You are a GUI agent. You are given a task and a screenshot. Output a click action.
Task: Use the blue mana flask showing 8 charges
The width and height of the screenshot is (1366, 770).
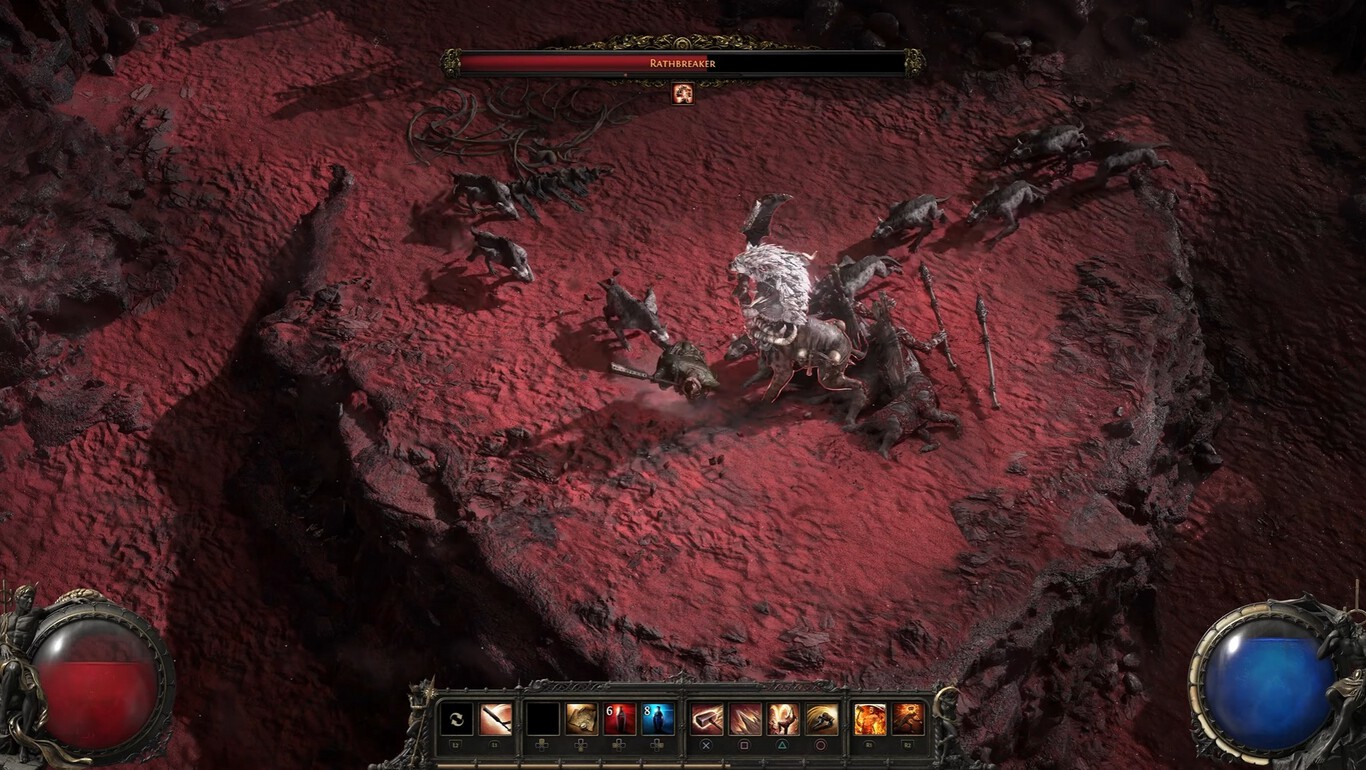pyautogui.click(x=657, y=718)
